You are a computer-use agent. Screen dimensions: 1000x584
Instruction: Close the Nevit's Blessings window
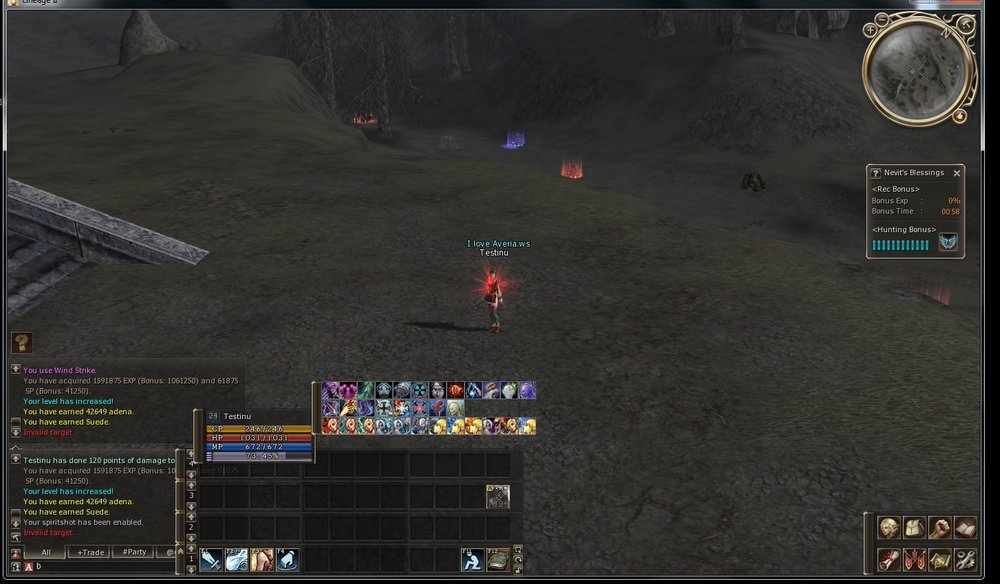(x=956, y=173)
